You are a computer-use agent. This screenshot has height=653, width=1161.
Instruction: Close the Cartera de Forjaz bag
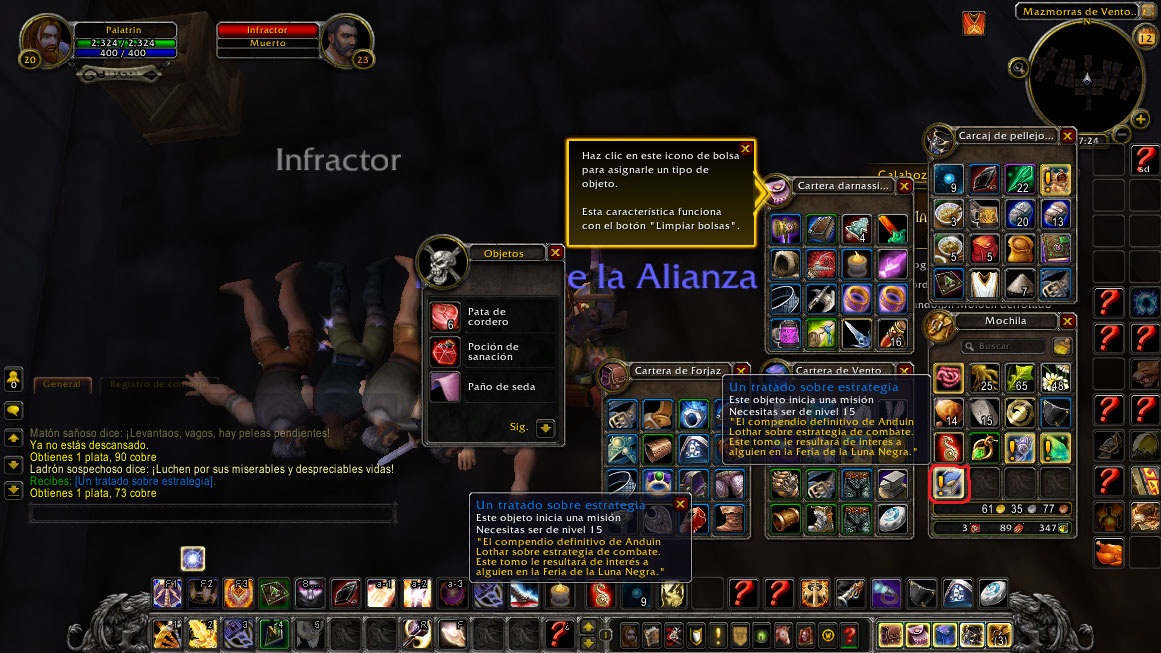pos(742,371)
